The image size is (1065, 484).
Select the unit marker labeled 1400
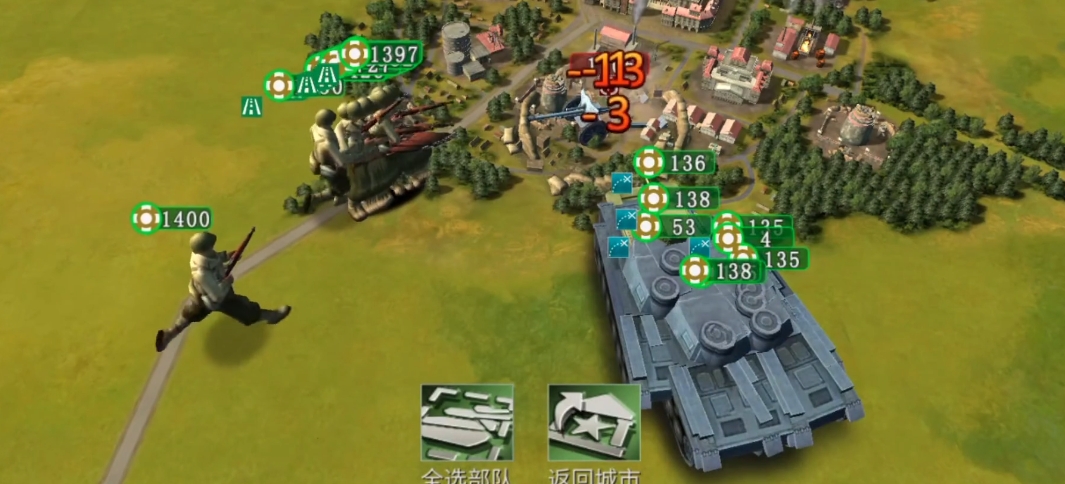click(173, 218)
